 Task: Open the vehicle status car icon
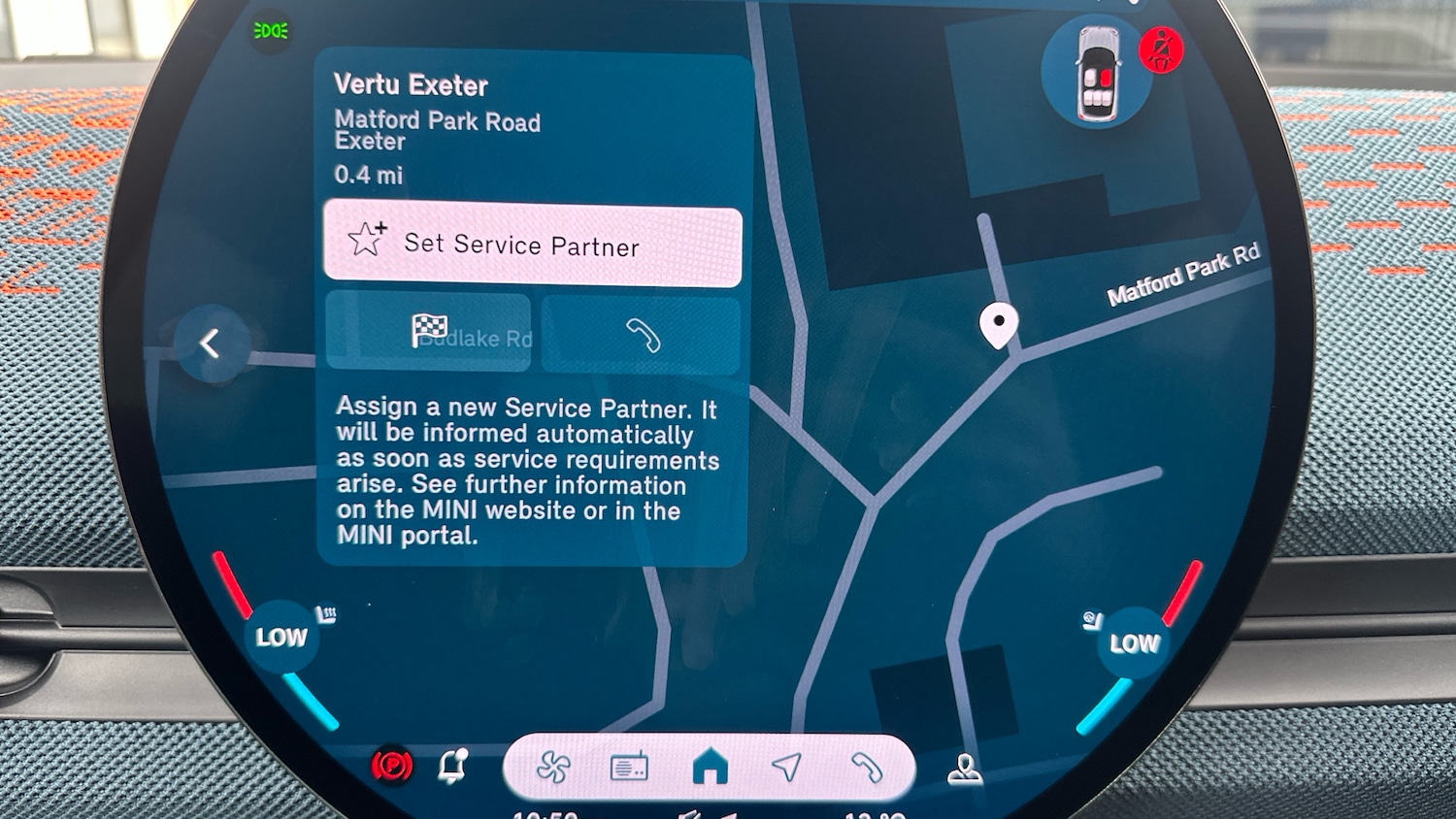(x=1098, y=75)
